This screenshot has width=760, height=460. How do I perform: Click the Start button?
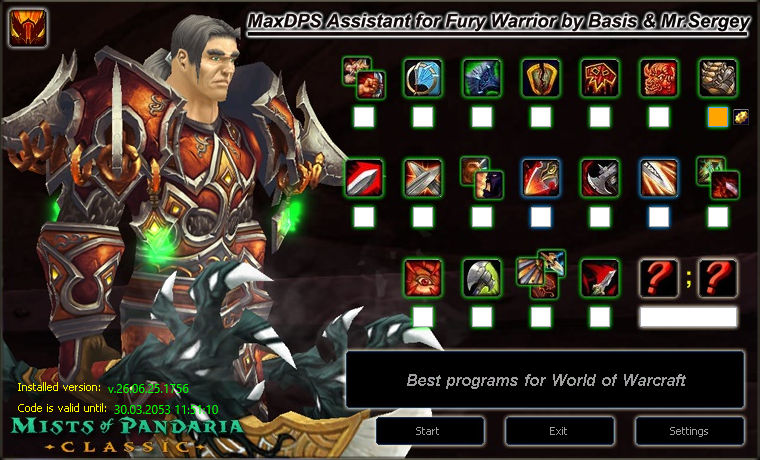pos(430,431)
